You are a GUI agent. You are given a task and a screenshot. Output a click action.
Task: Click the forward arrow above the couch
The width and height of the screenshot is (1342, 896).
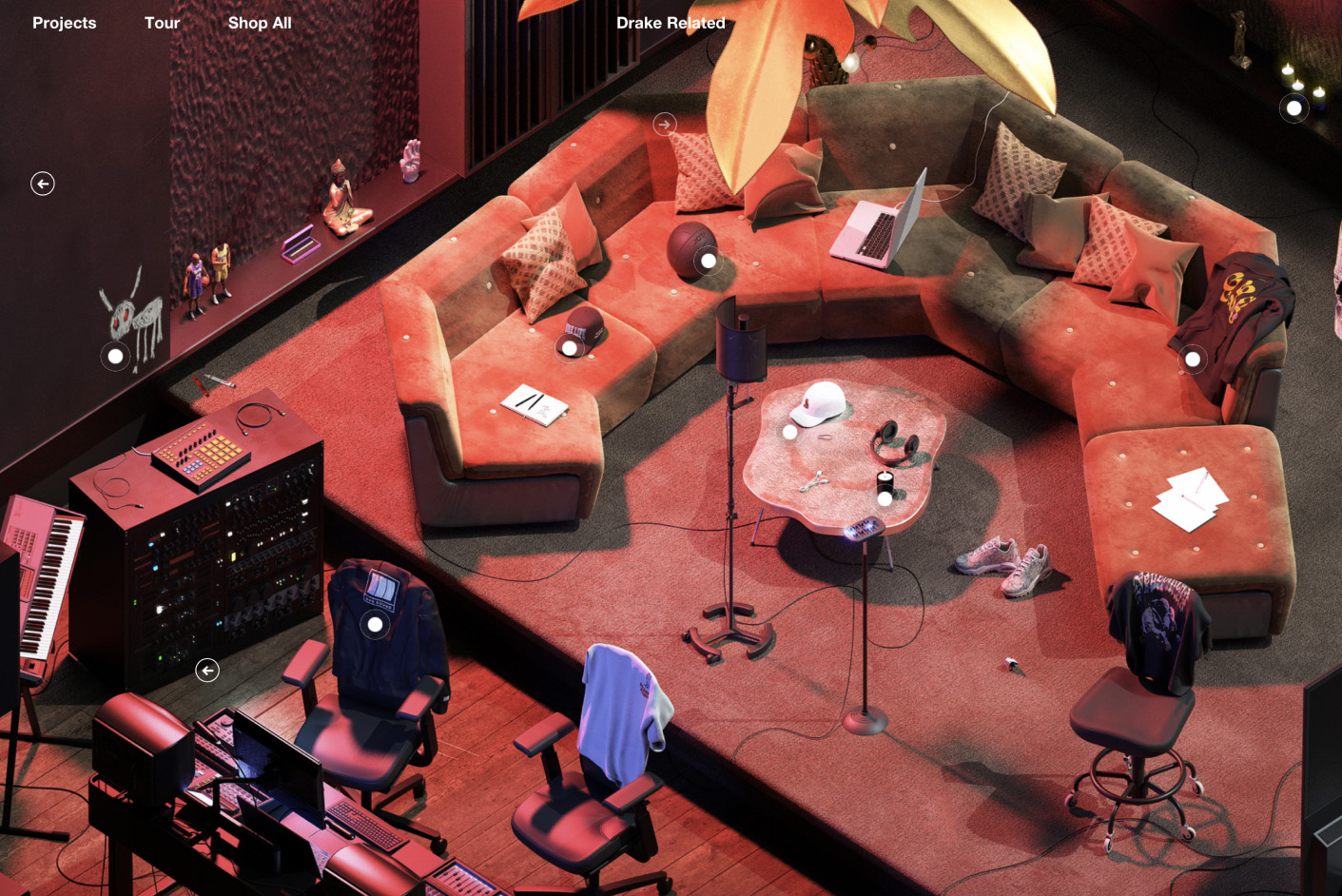click(x=664, y=124)
